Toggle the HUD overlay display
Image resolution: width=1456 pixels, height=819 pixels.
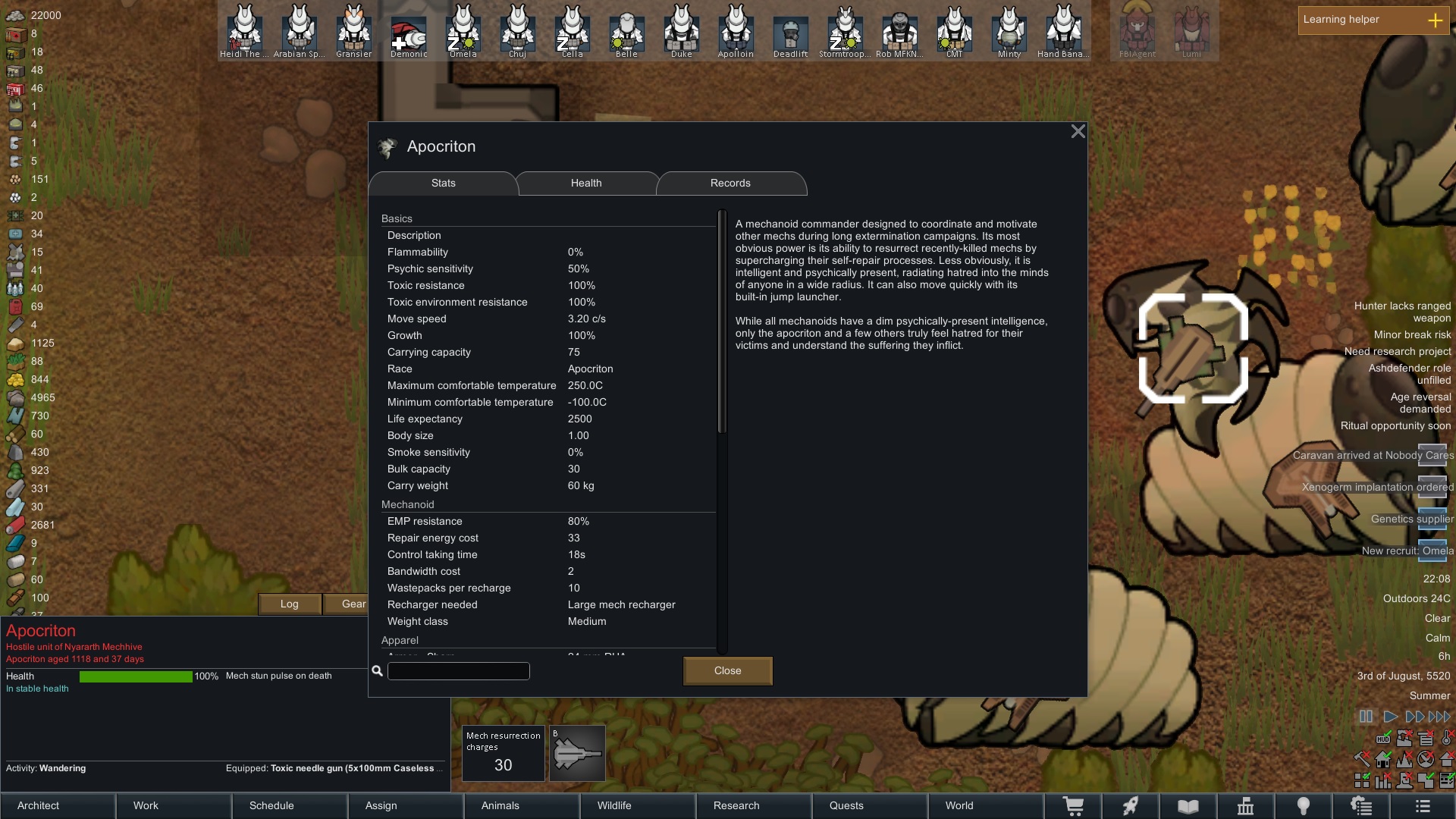tap(1383, 739)
